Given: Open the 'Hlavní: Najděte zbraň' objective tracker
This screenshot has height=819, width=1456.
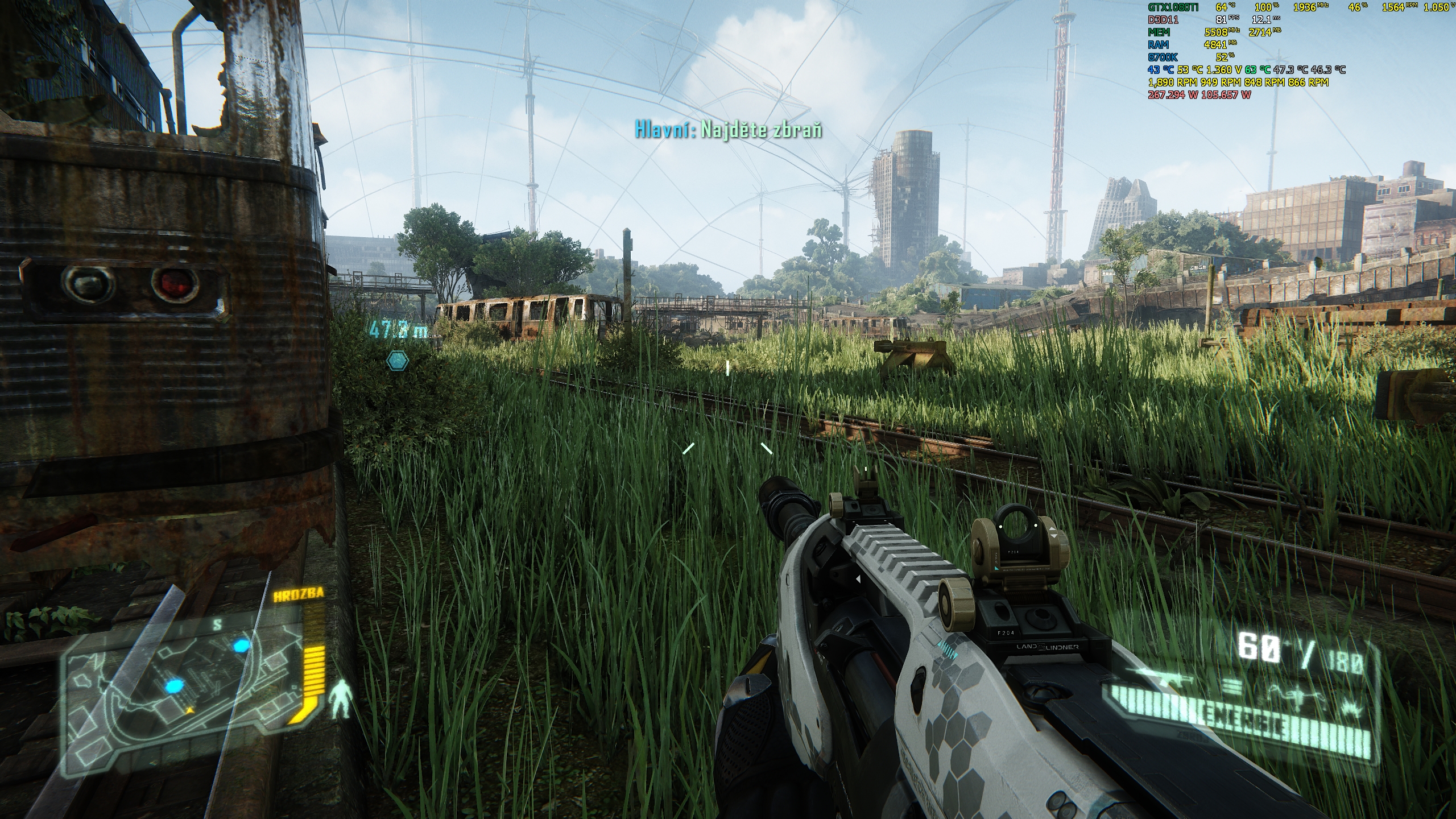Looking at the screenshot, I should point(728,130).
